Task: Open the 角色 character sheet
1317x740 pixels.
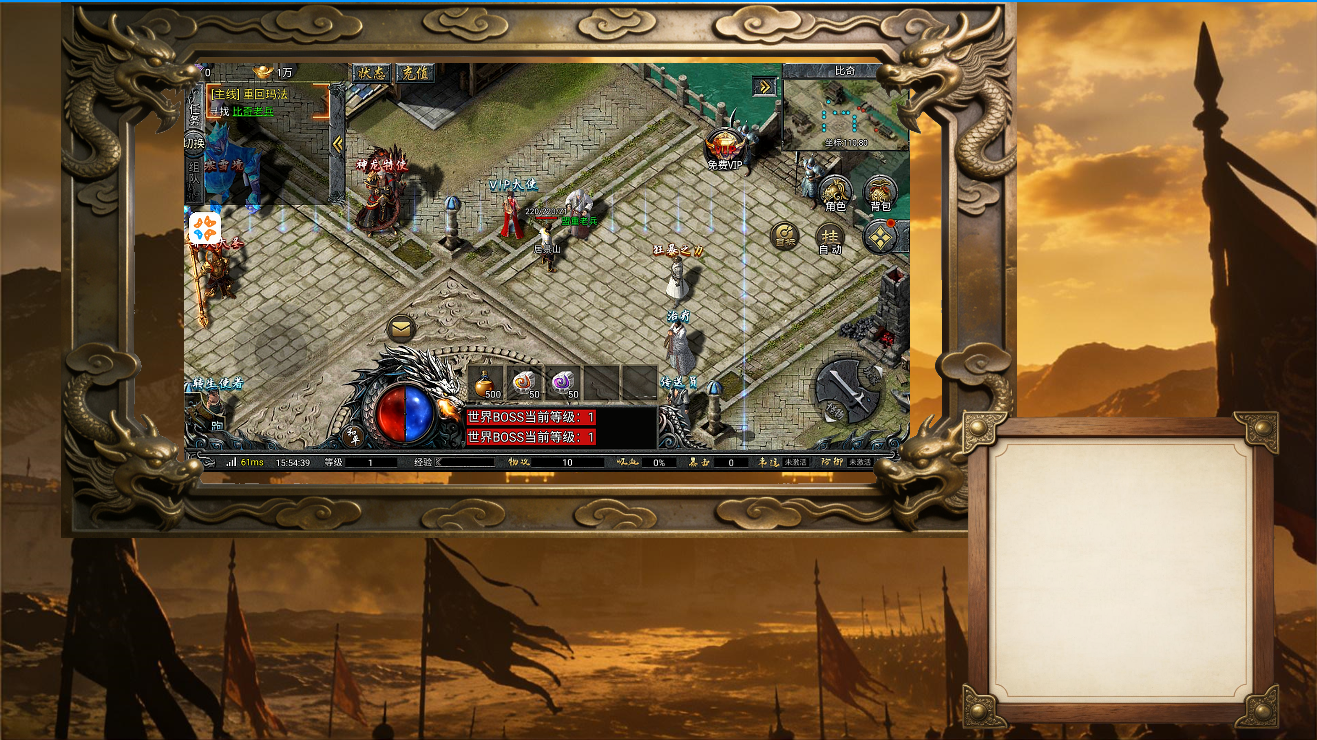Action: pyautogui.click(x=835, y=192)
